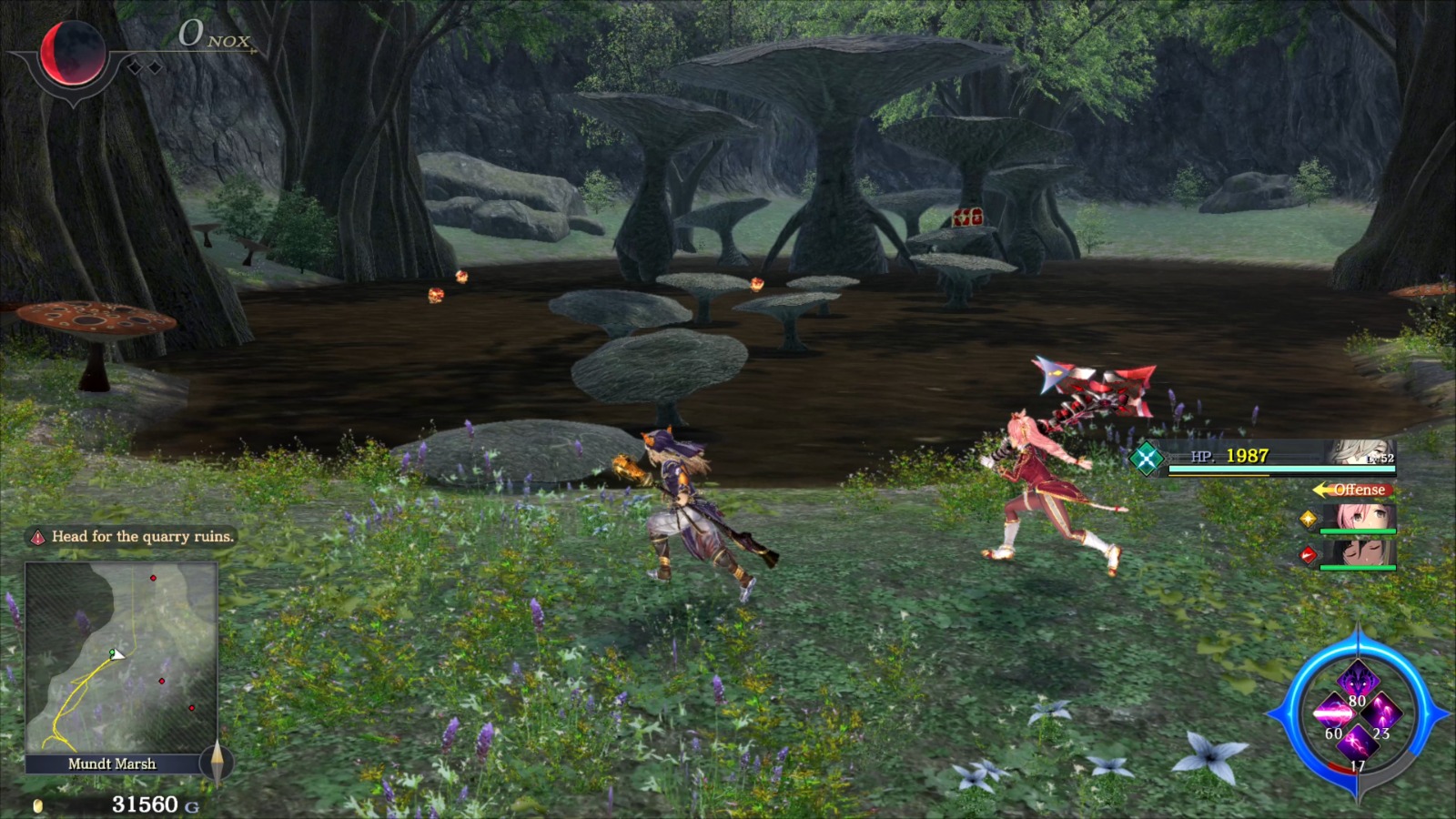Toggle the Offense stance indicator
The height and width of the screenshot is (819, 1456).
click(x=1351, y=490)
